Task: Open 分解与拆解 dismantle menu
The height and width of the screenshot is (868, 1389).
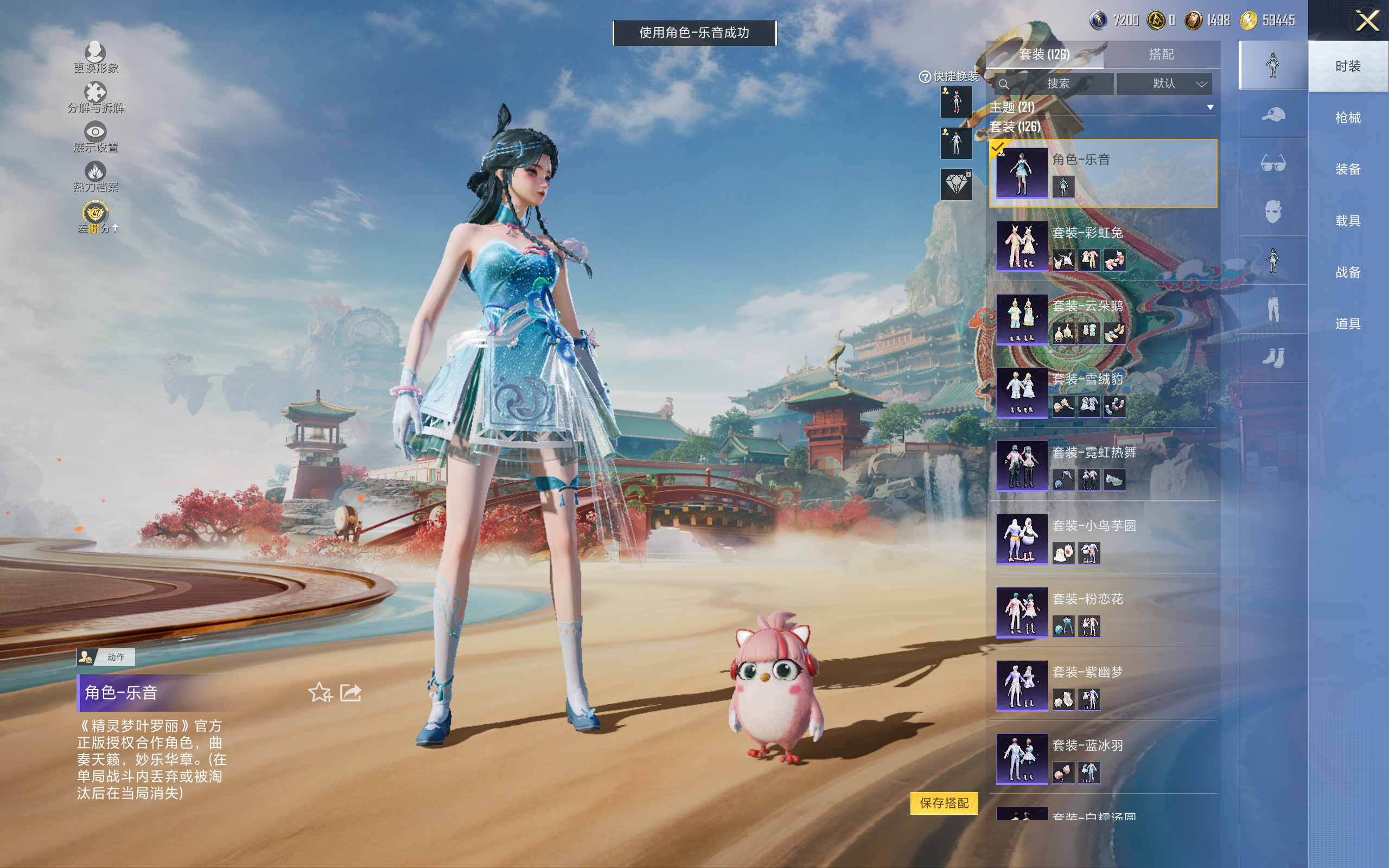Action: coord(95,98)
